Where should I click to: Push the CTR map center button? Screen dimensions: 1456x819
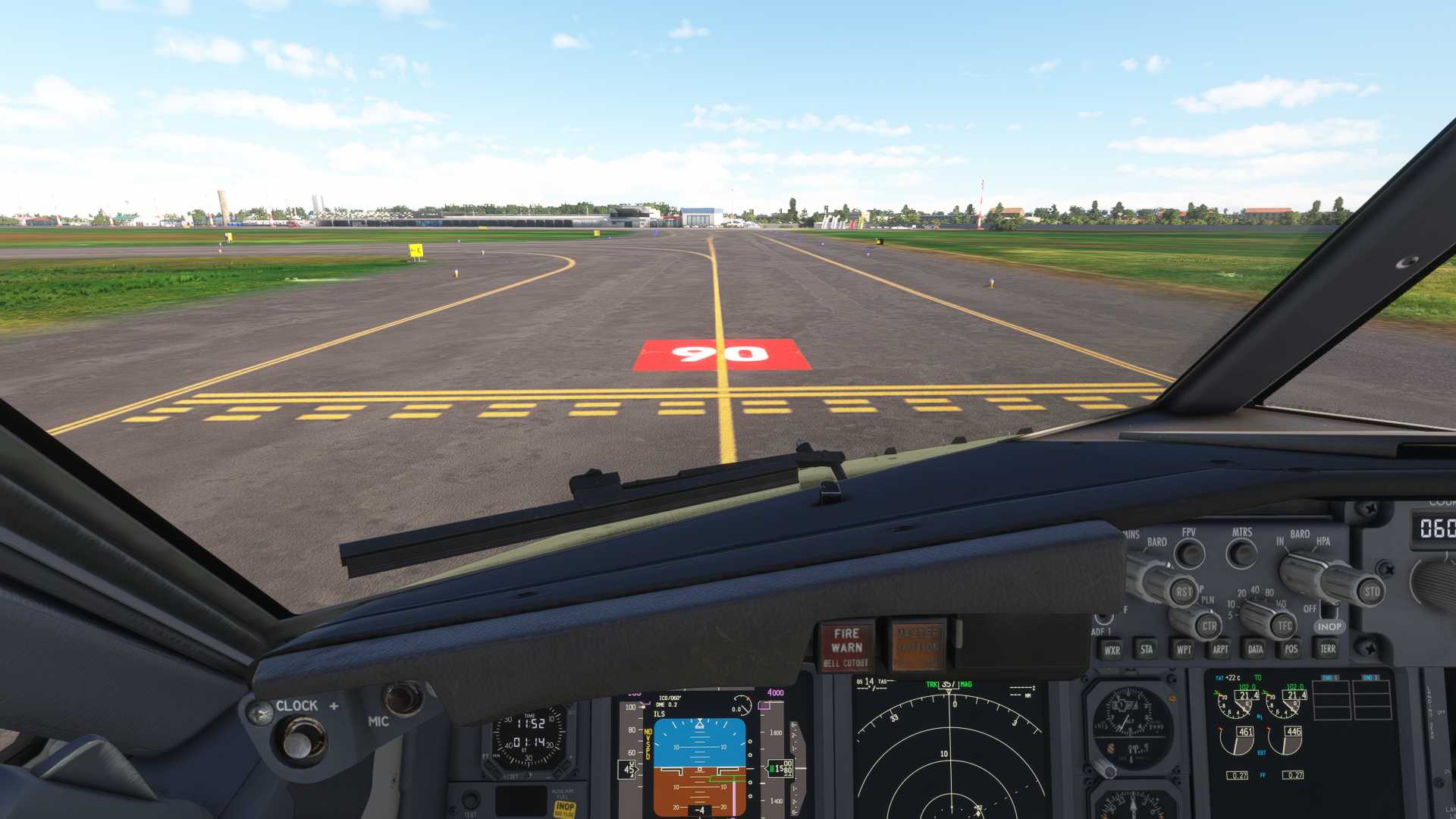(x=1209, y=626)
